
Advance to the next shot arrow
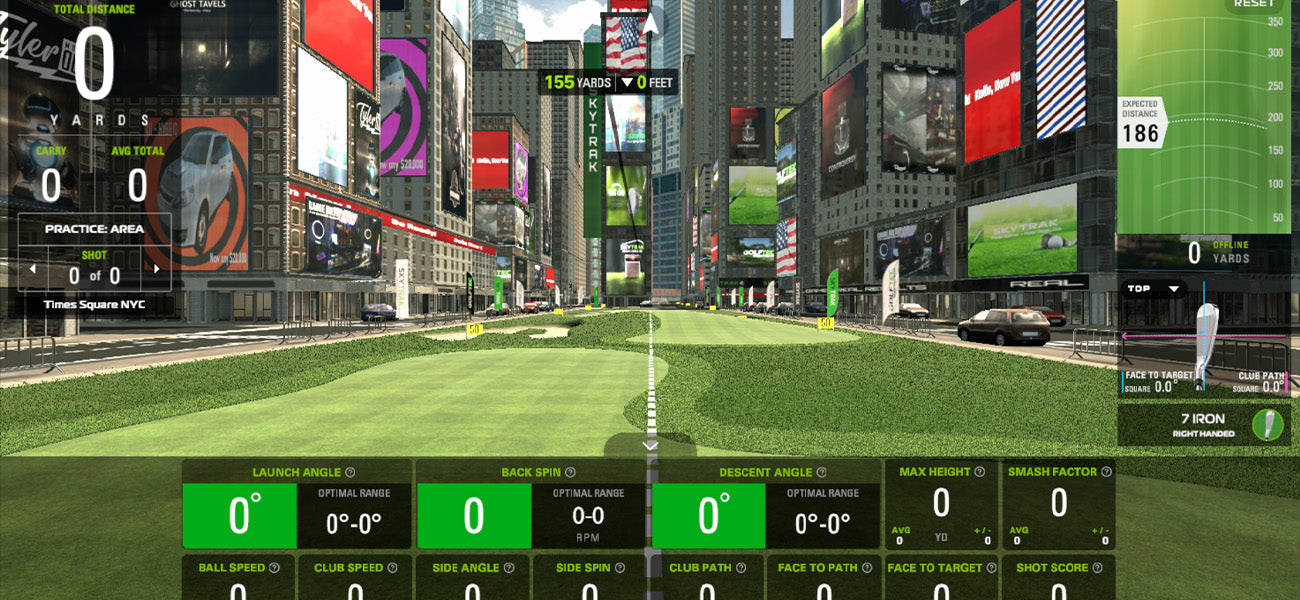click(x=156, y=269)
